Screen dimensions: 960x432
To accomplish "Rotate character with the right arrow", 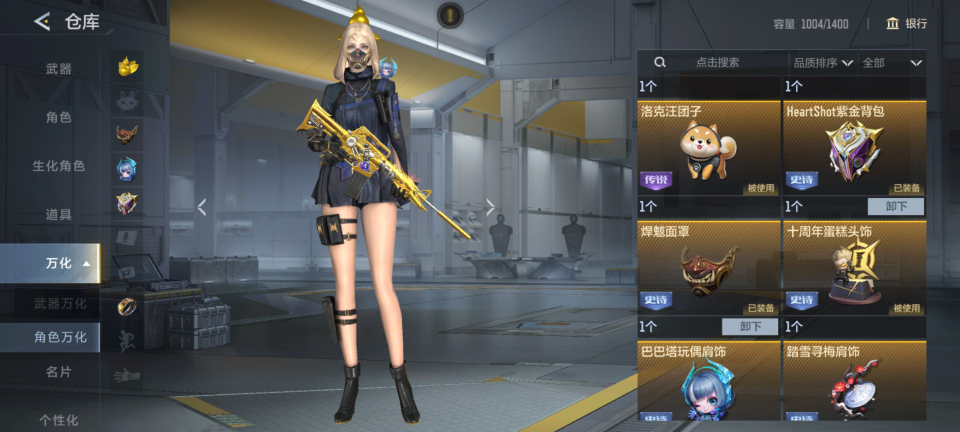I will (490, 207).
